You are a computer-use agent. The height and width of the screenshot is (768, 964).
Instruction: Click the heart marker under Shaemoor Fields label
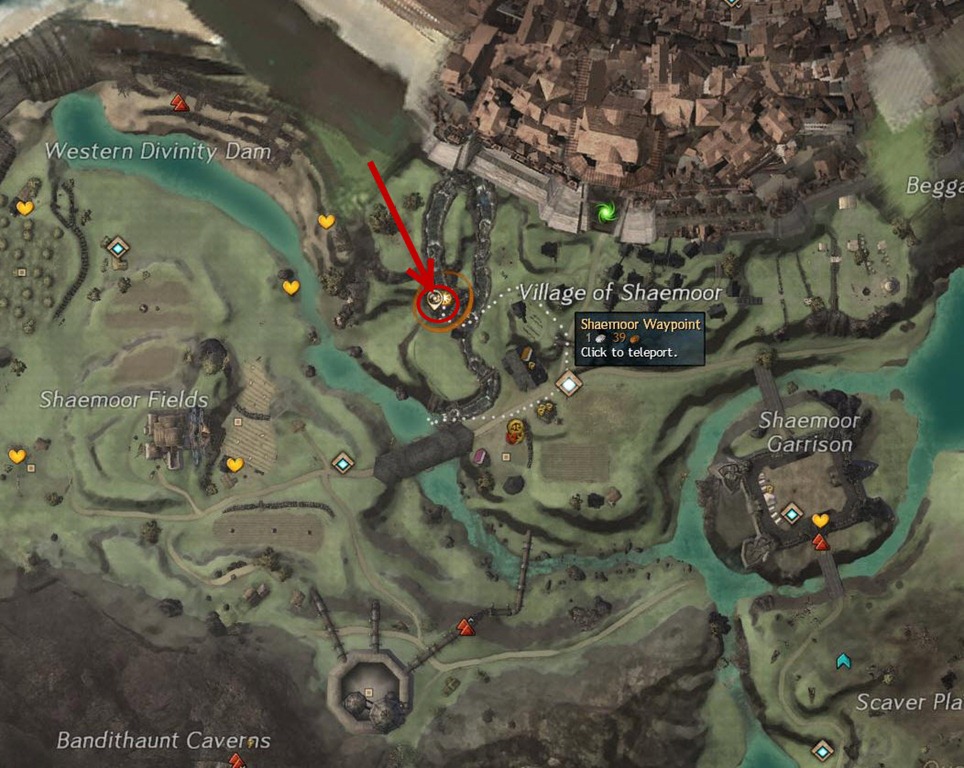[234, 465]
